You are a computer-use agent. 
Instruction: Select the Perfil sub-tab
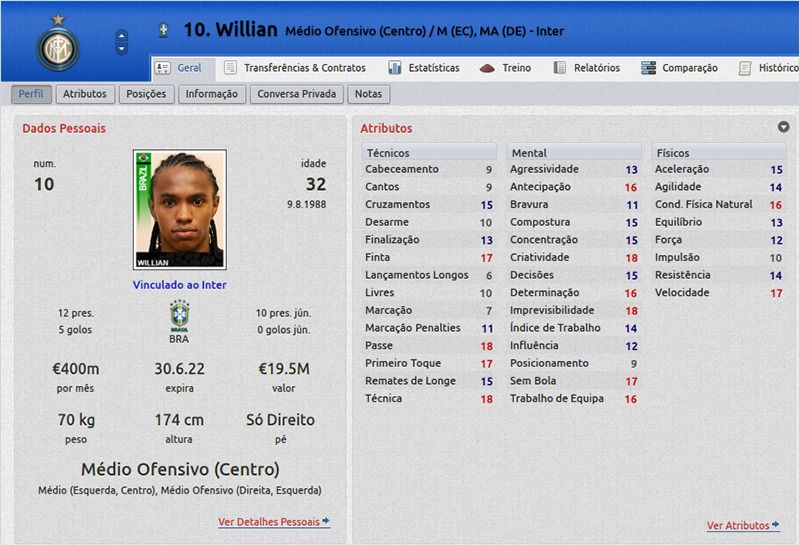[x=31, y=94]
